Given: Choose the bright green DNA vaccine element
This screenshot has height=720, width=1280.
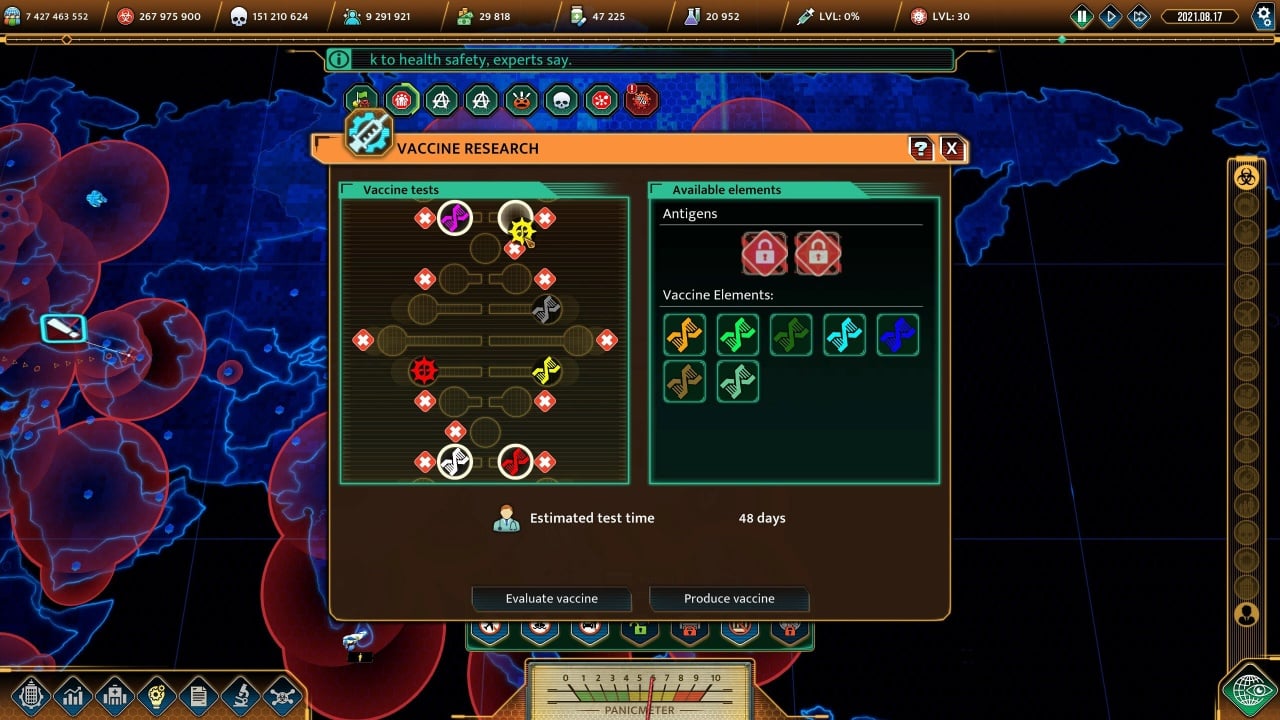Looking at the screenshot, I should [738, 335].
